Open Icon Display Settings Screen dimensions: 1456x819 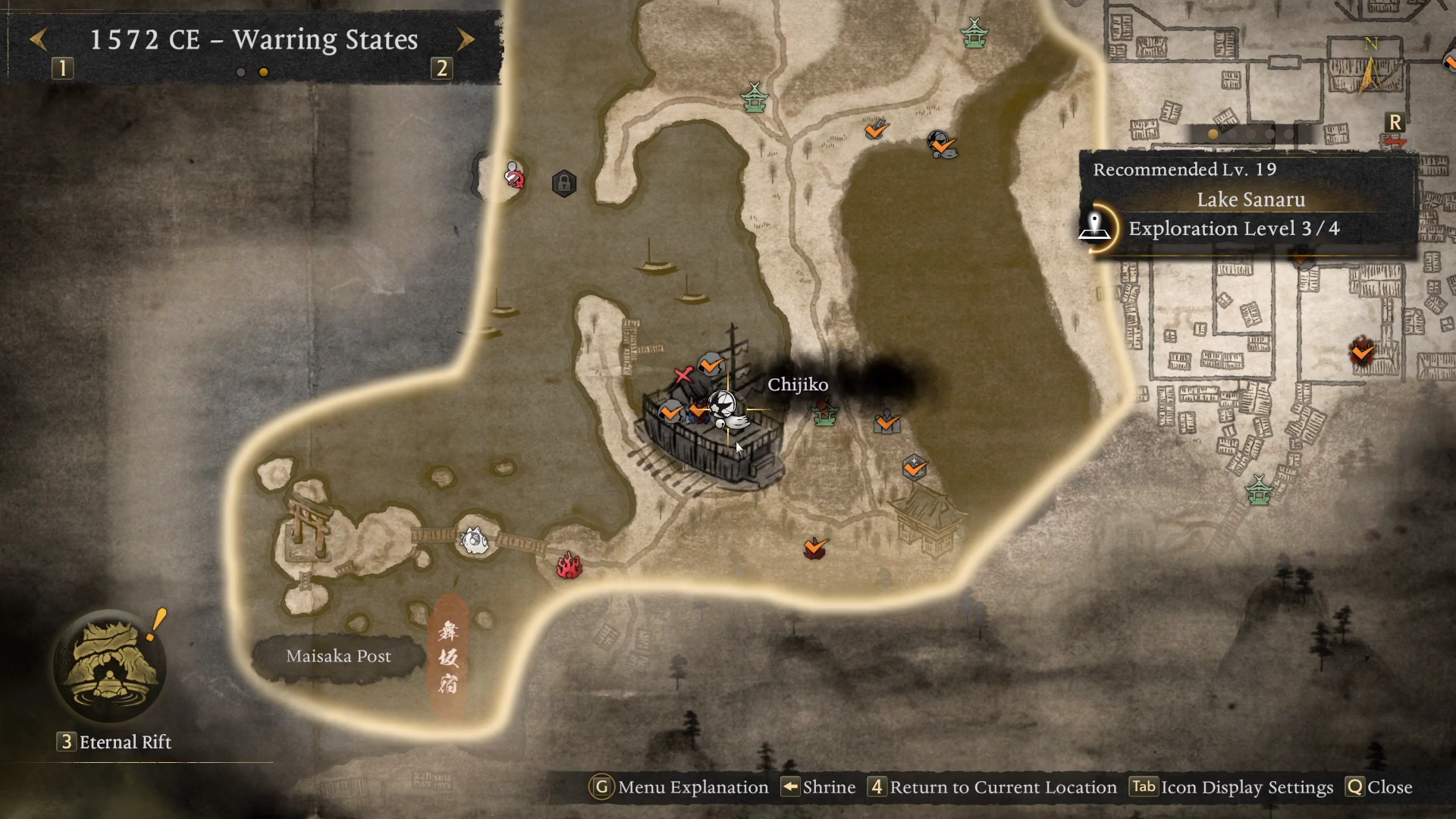coord(1232,787)
